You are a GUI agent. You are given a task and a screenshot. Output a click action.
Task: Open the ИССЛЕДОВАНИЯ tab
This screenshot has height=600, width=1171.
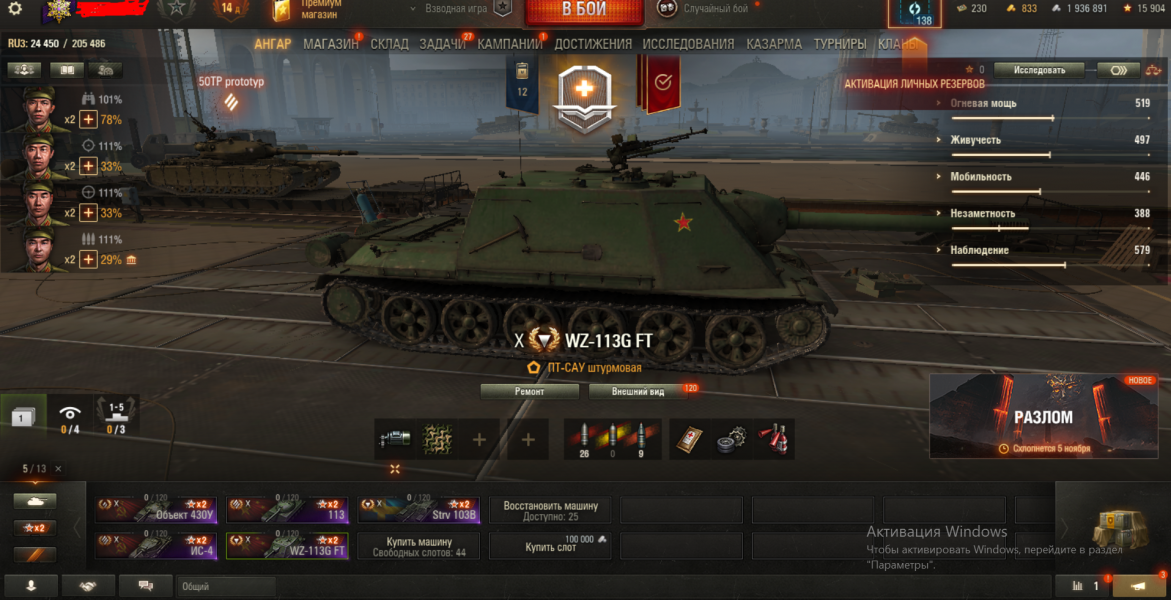[x=688, y=44]
